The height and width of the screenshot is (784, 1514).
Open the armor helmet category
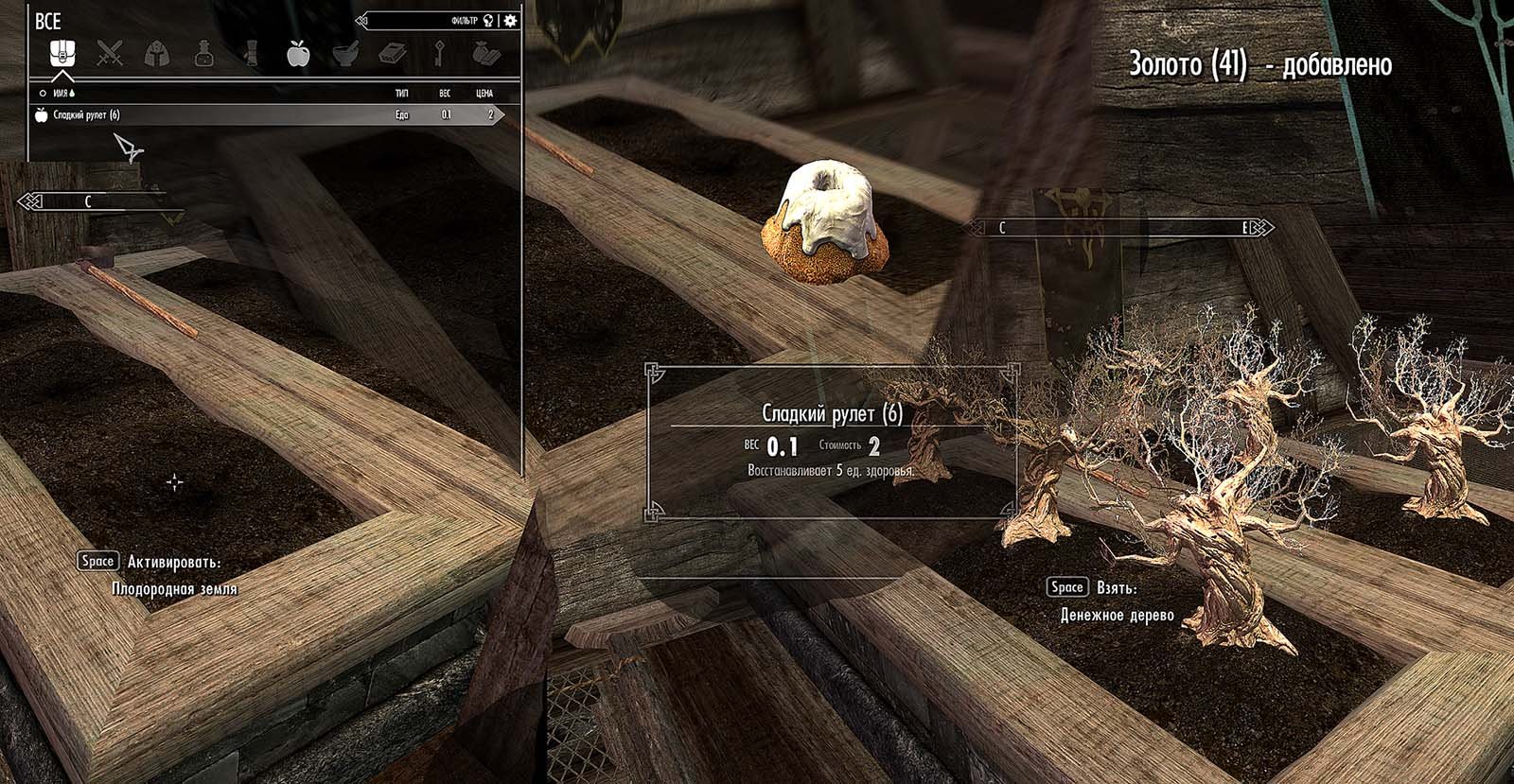tap(156, 54)
